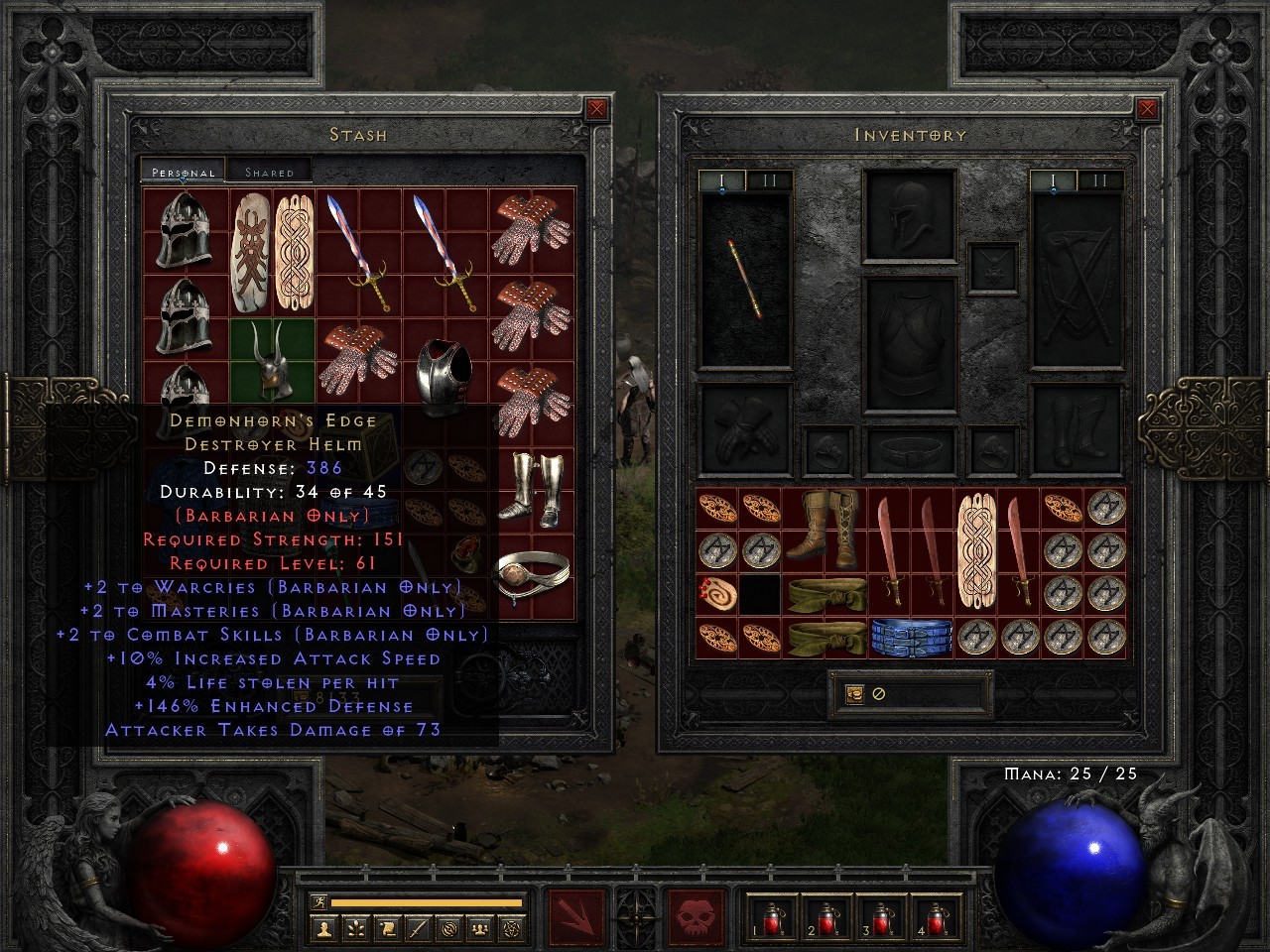Select the Personal stash tab
Screen dimensions: 1270x952
pyautogui.click(x=183, y=171)
